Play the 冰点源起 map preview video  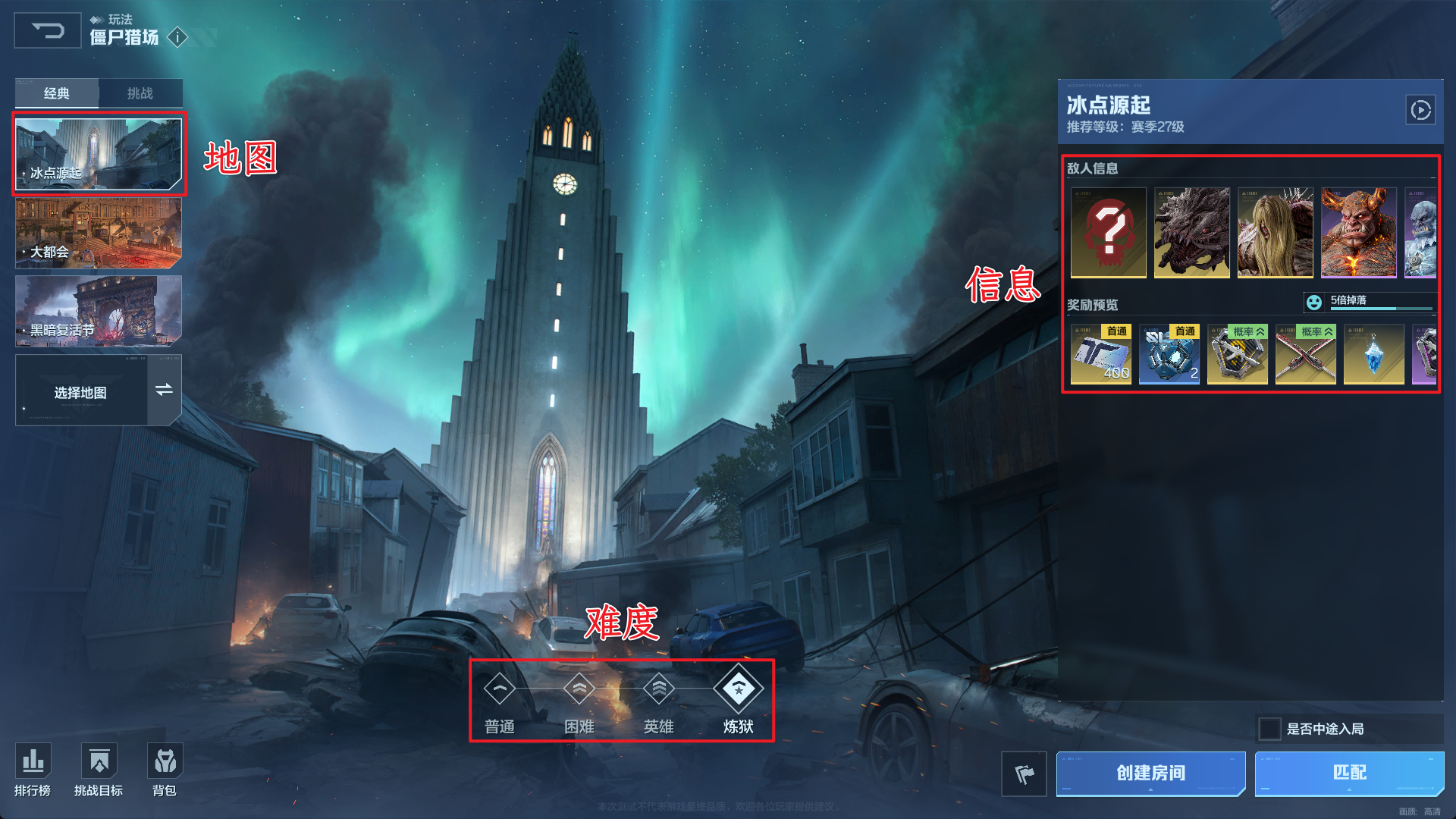pos(1420,111)
